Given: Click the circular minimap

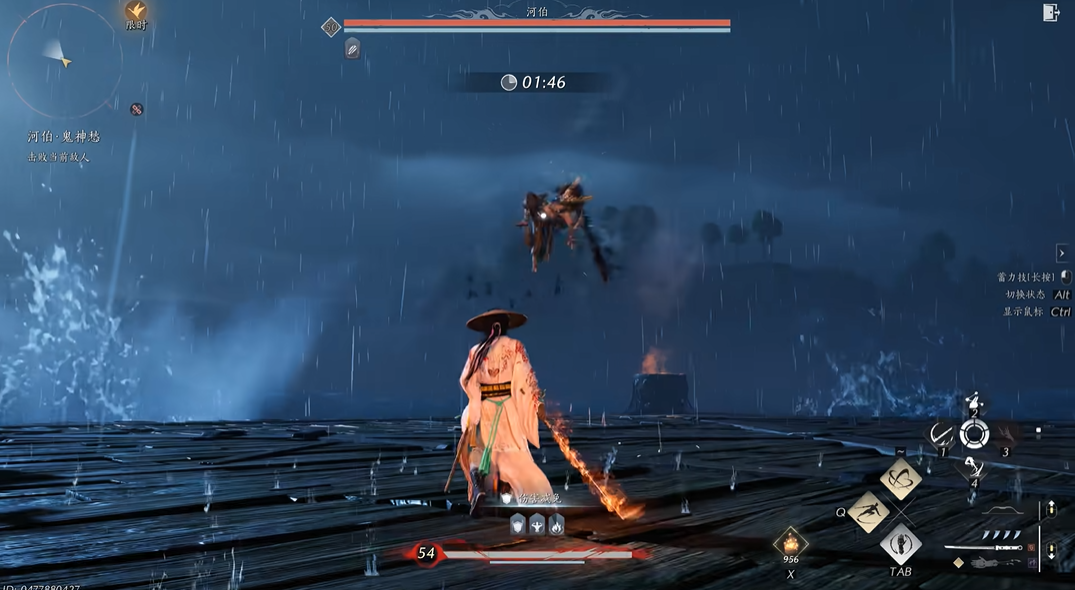Looking at the screenshot, I should coord(64,62).
